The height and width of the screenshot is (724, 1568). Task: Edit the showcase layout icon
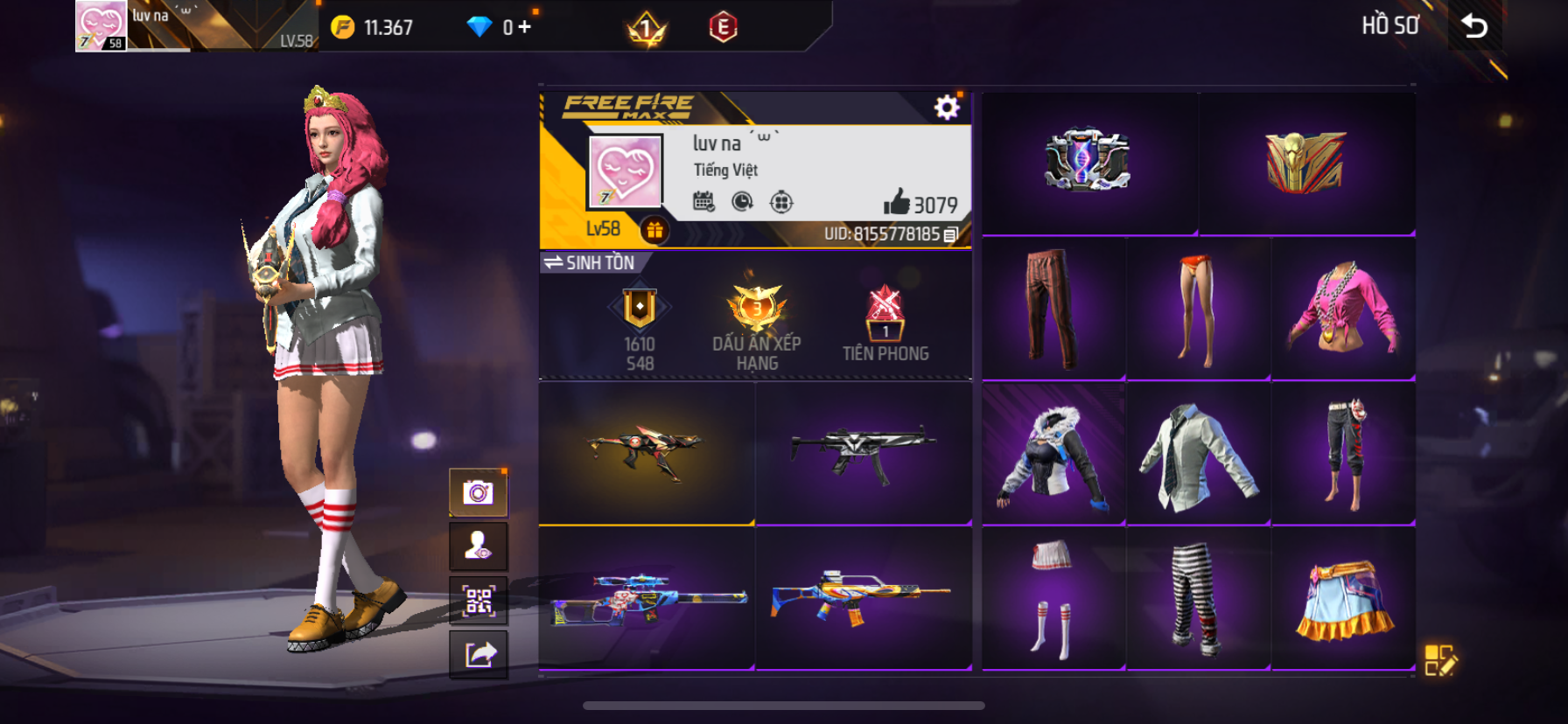[x=1439, y=660]
